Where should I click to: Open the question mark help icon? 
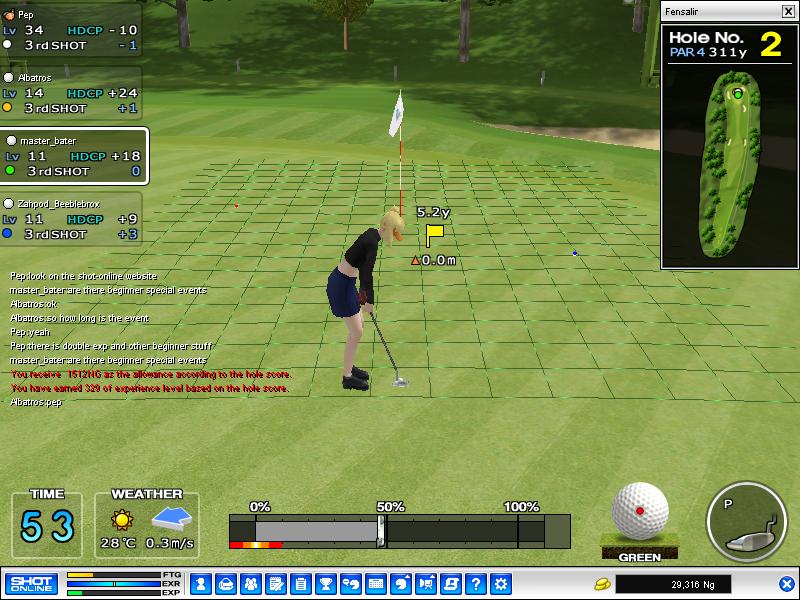(x=476, y=583)
